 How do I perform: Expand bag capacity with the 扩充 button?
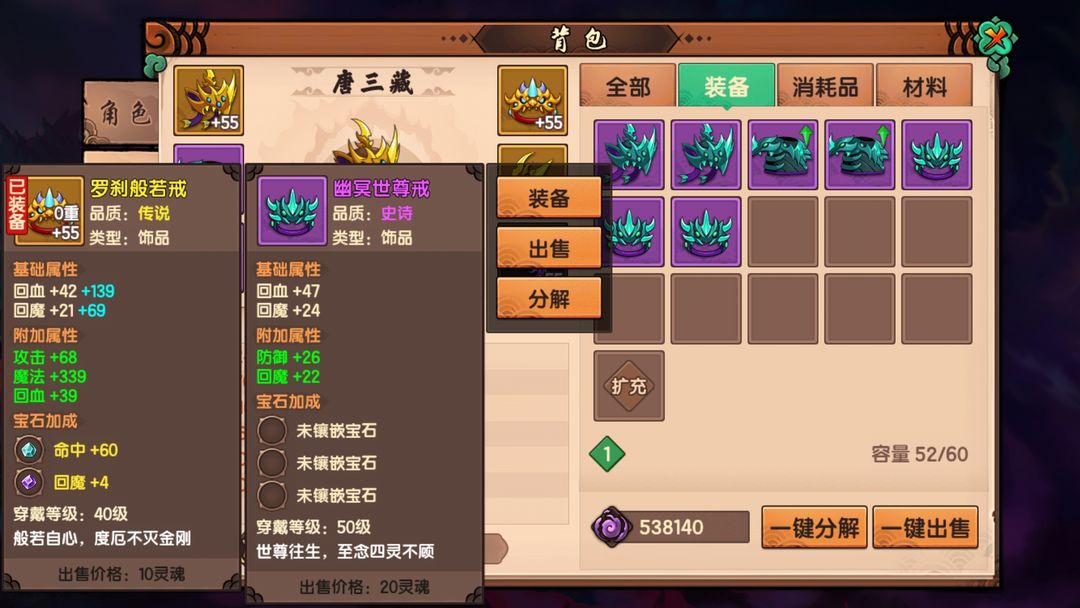pyautogui.click(x=628, y=386)
